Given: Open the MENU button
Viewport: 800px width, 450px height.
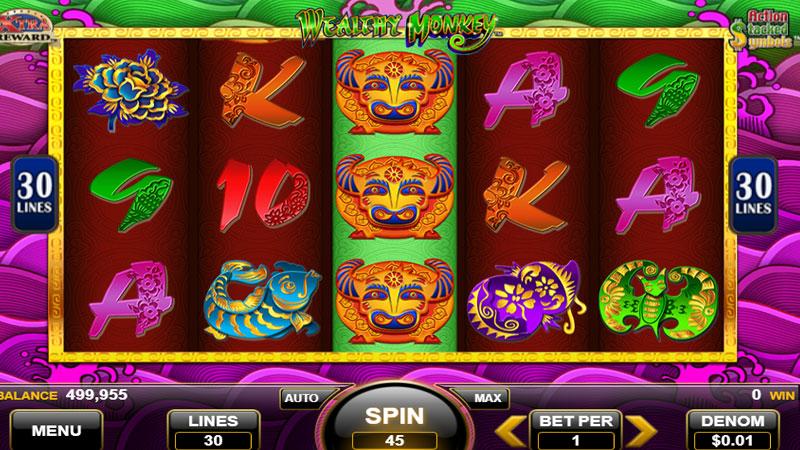Looking at the screenshot, I should coord(56,431).
